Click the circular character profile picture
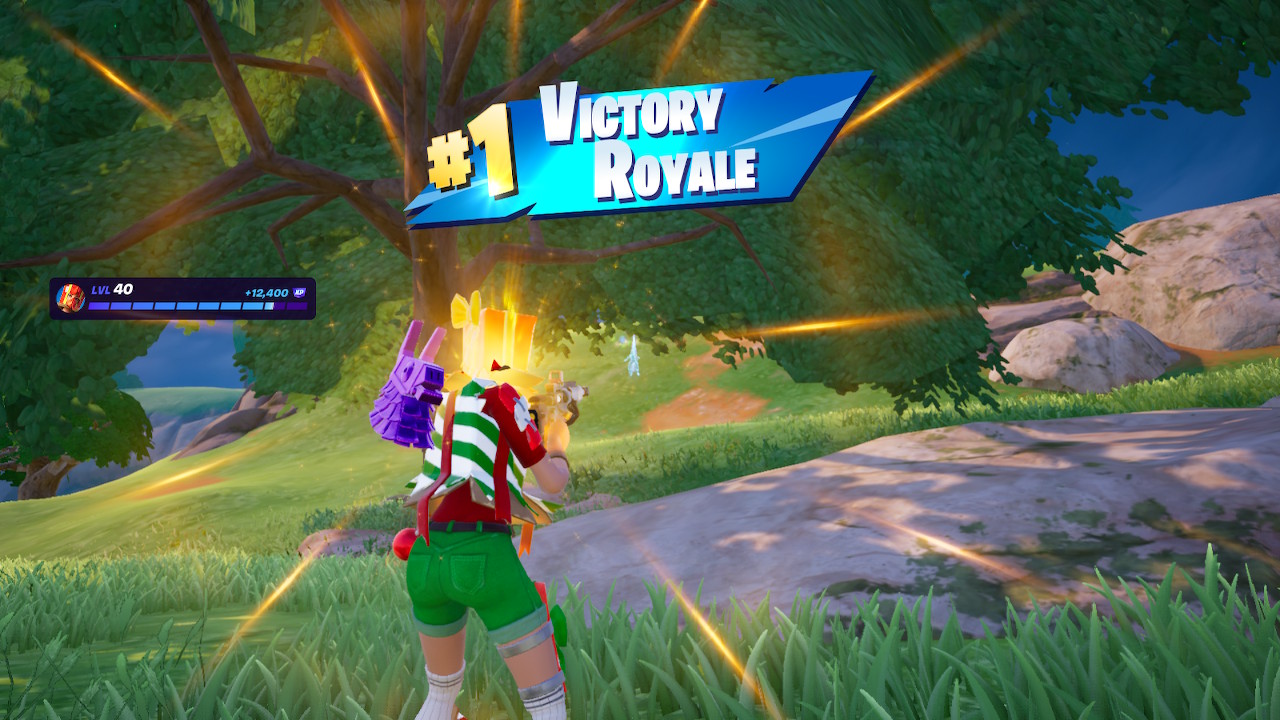Screen dimensions: 1280x720 (72, 299)
